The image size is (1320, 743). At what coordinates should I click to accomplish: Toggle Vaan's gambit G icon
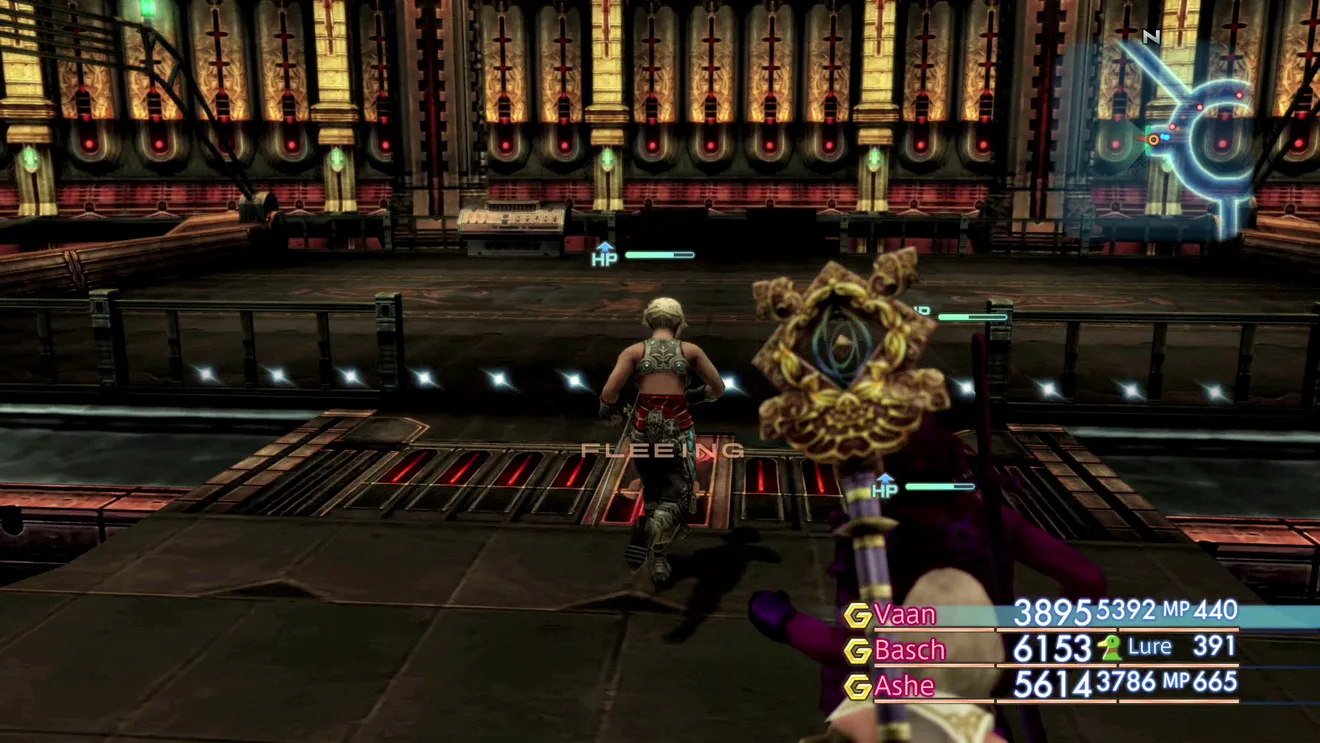pos(857,615)
